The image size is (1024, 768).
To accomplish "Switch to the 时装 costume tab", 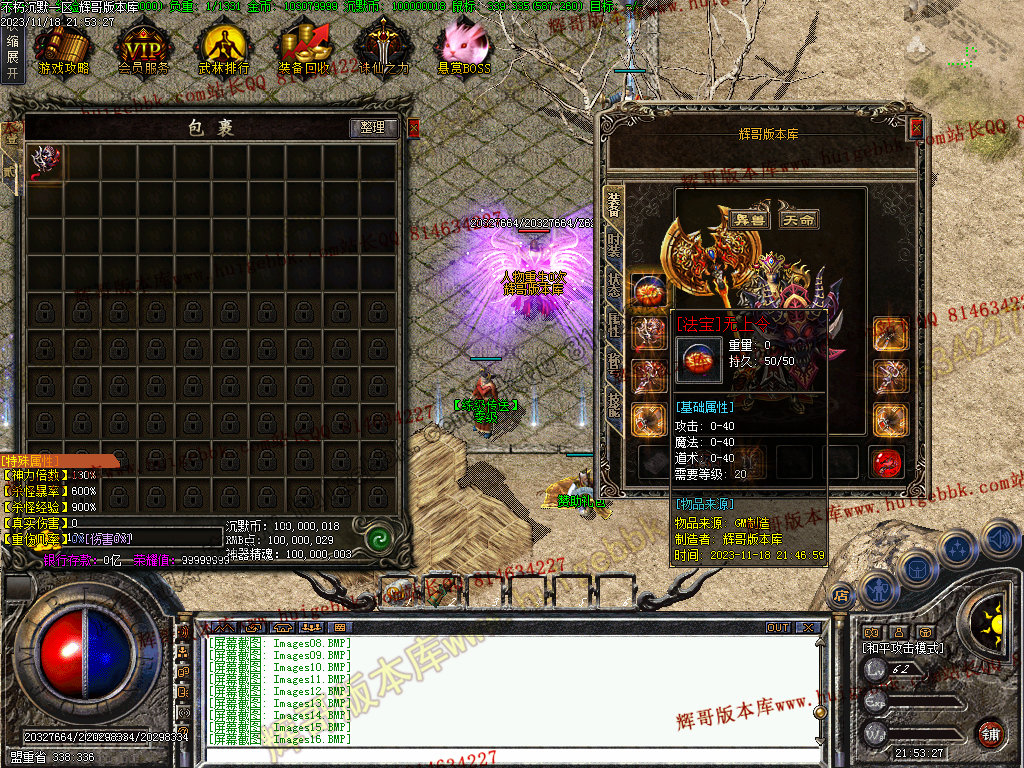I will (613, 245).
